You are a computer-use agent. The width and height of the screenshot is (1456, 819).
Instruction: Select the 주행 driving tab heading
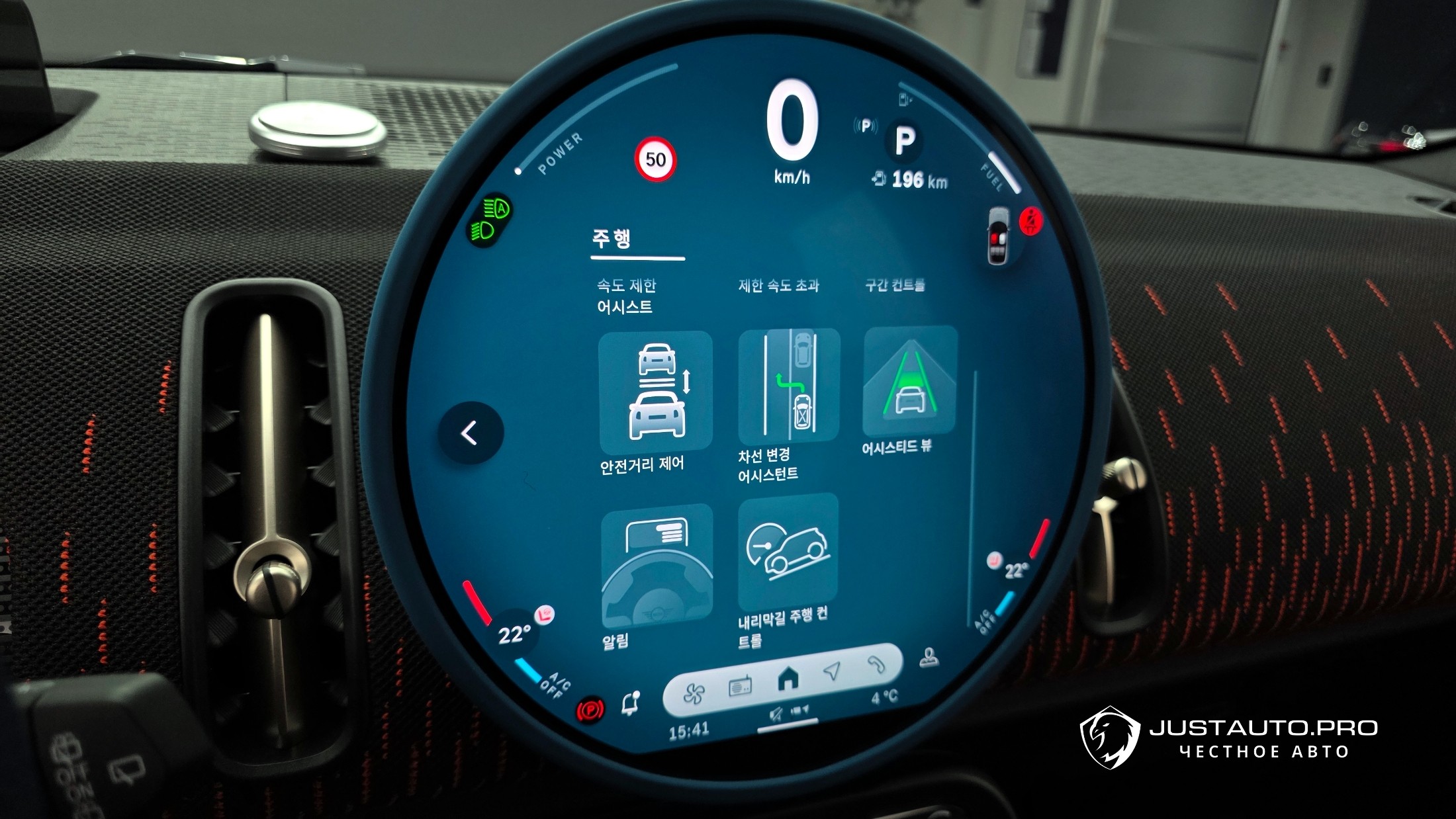point(612,239)
